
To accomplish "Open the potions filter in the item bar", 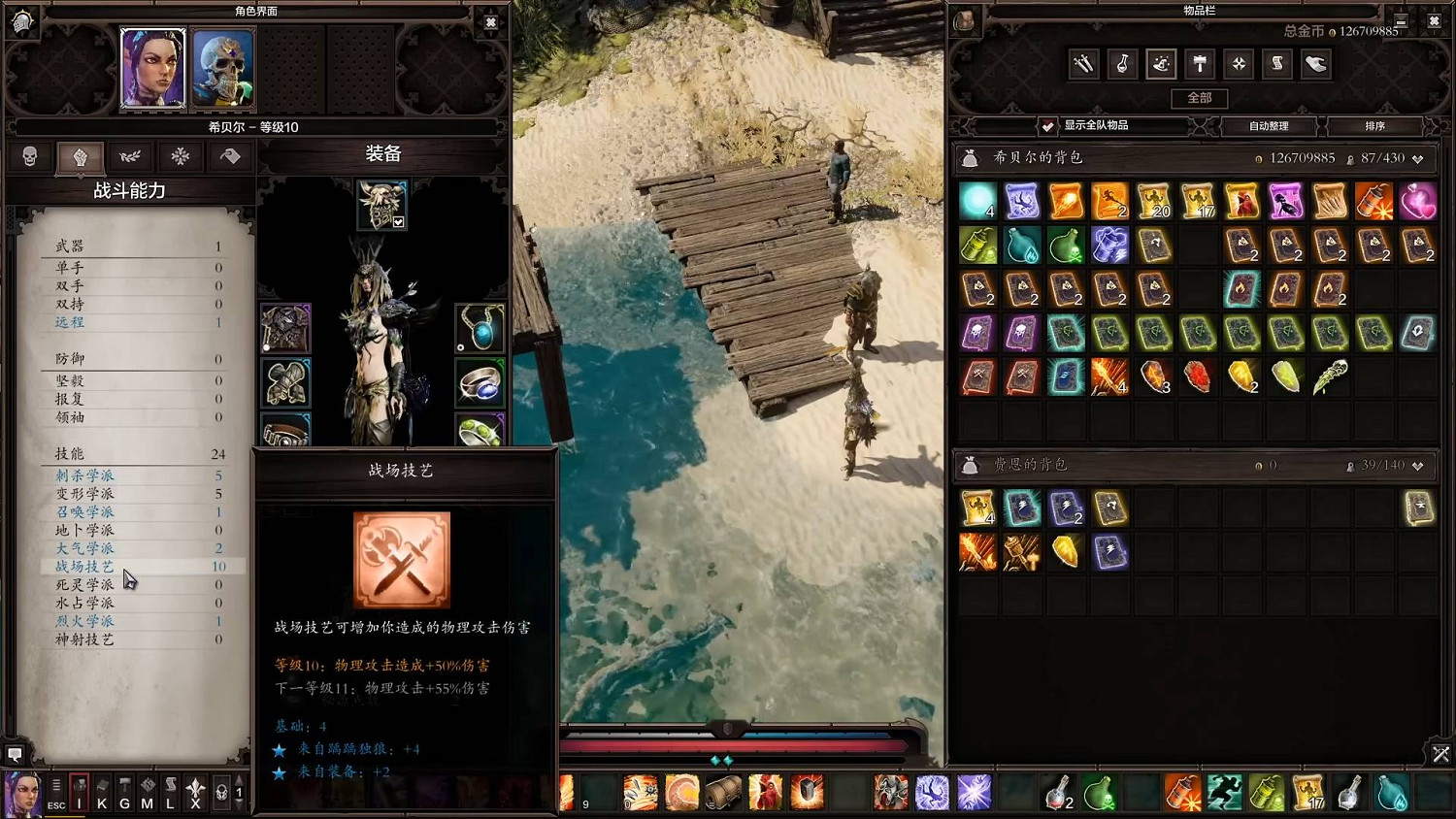I will tap(1122, 64).
